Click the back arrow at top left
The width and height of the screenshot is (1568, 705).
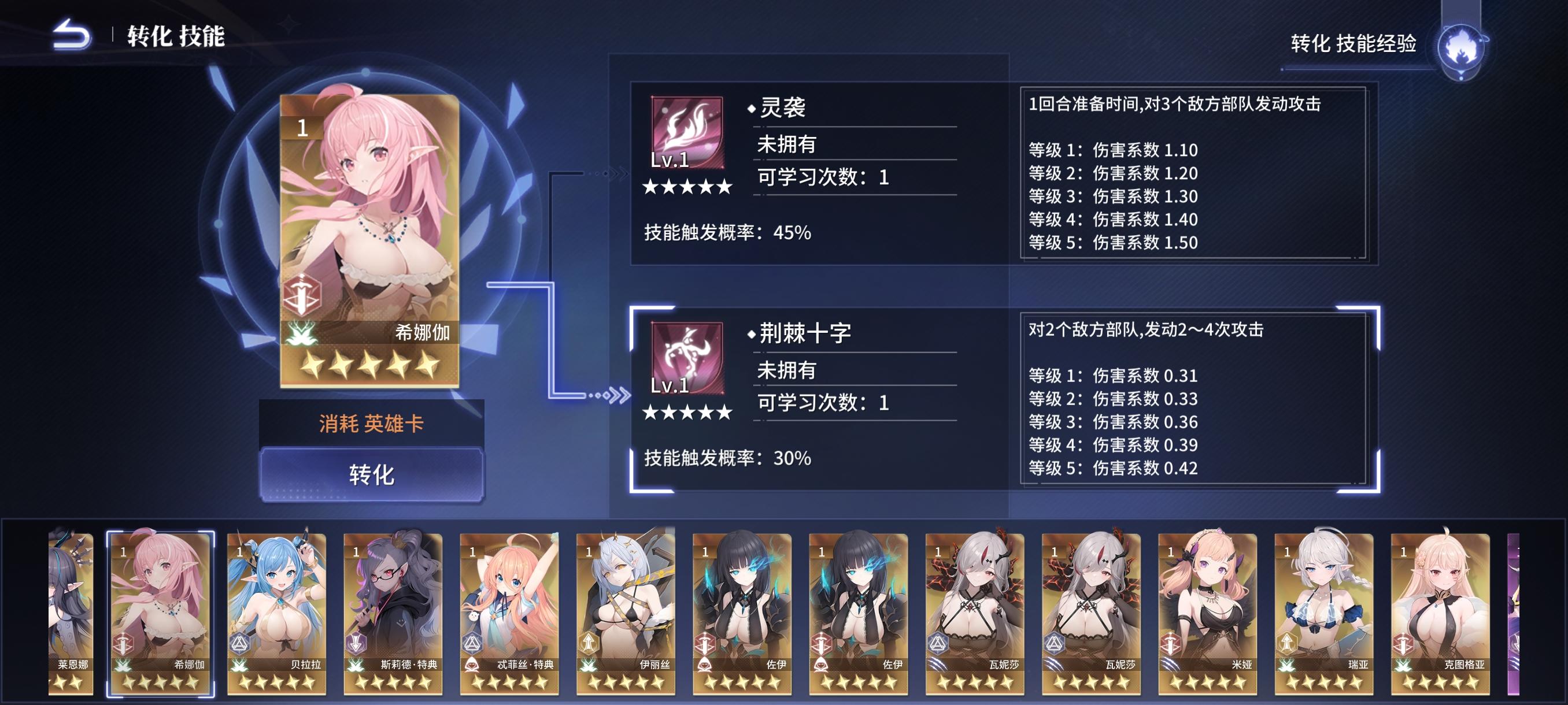(x=69, y=35)
